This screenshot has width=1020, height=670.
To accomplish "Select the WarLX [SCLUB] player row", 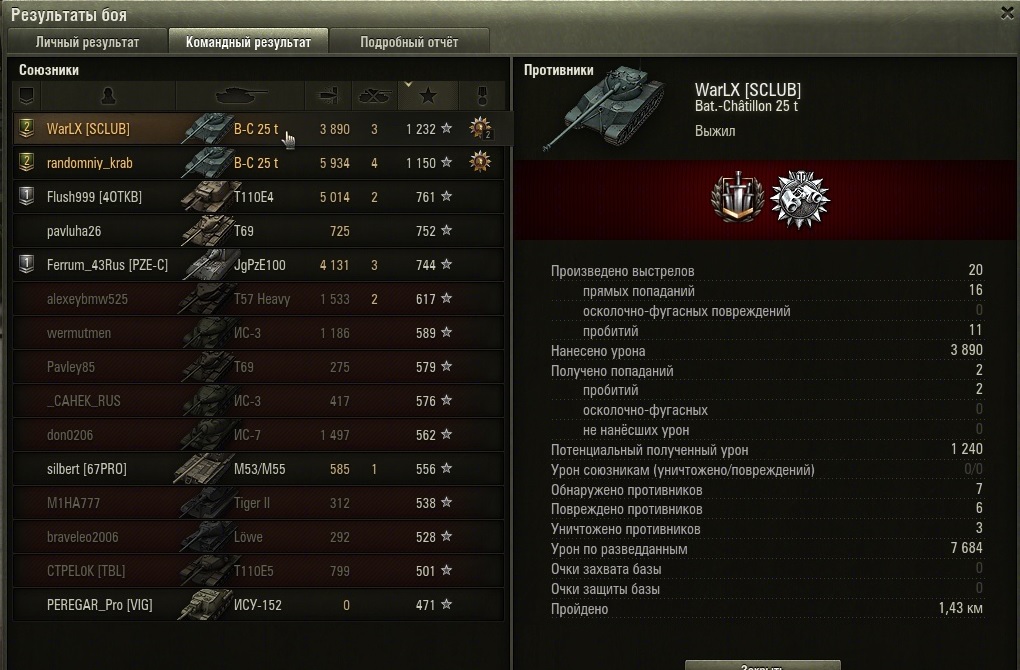I will (x=88, y=129).
